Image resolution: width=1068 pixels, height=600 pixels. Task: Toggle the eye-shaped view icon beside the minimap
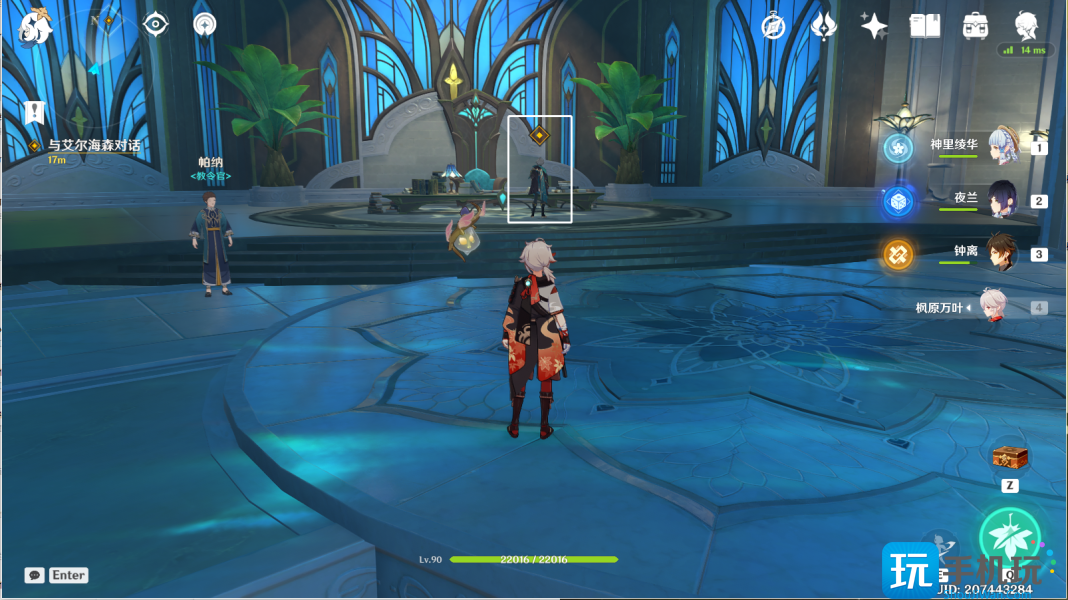pos(156,25)
